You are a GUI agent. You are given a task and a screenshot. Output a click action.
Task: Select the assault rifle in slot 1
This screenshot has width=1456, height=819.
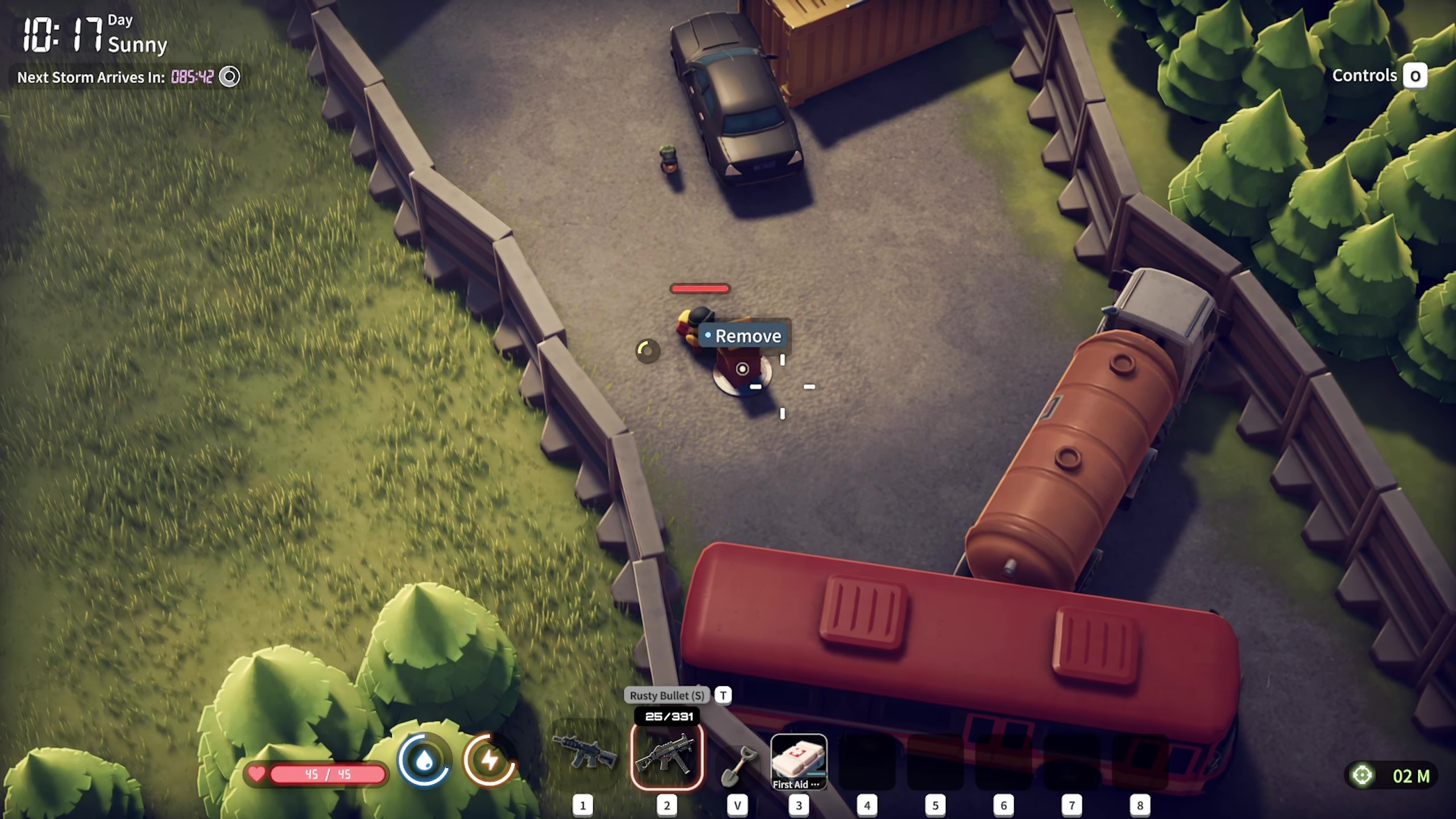point(585,754)
